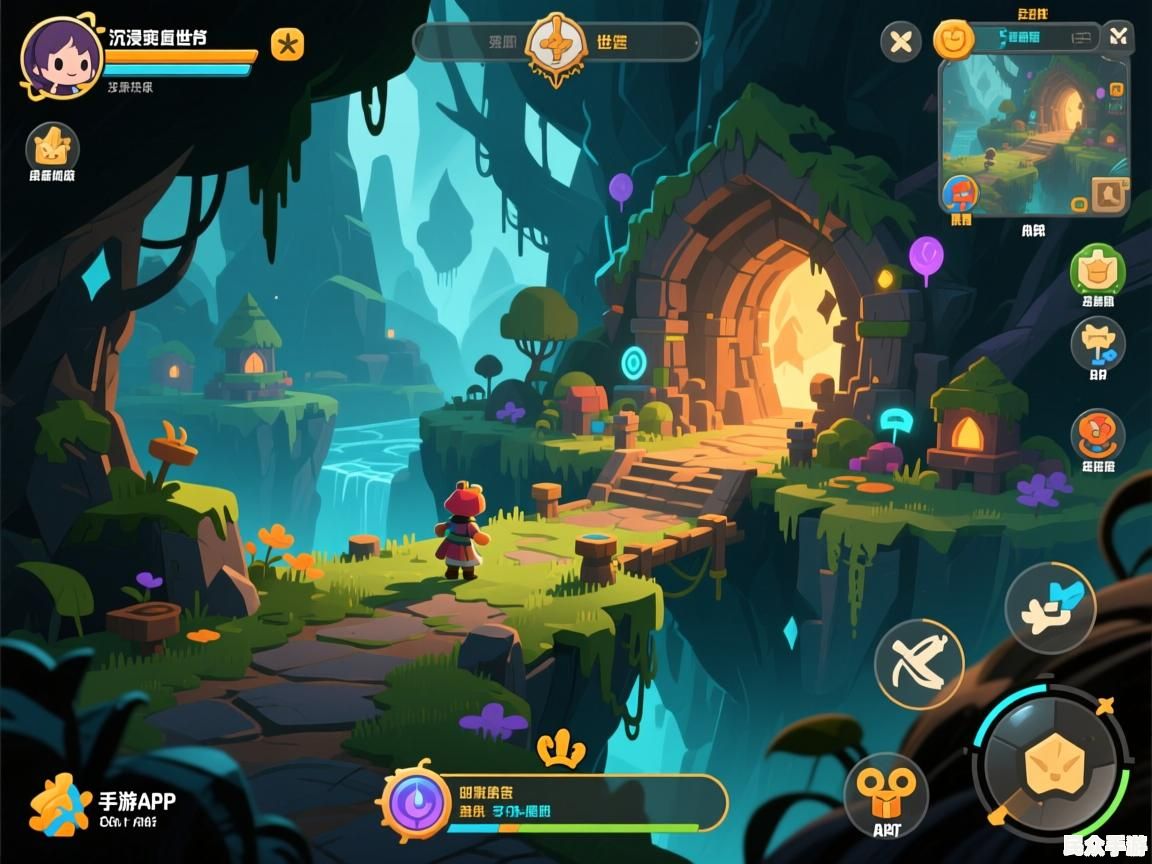This screenshot has width=1152, height=864.
Task: Click the orange round badge above the minimap
Action: [954, 39]
